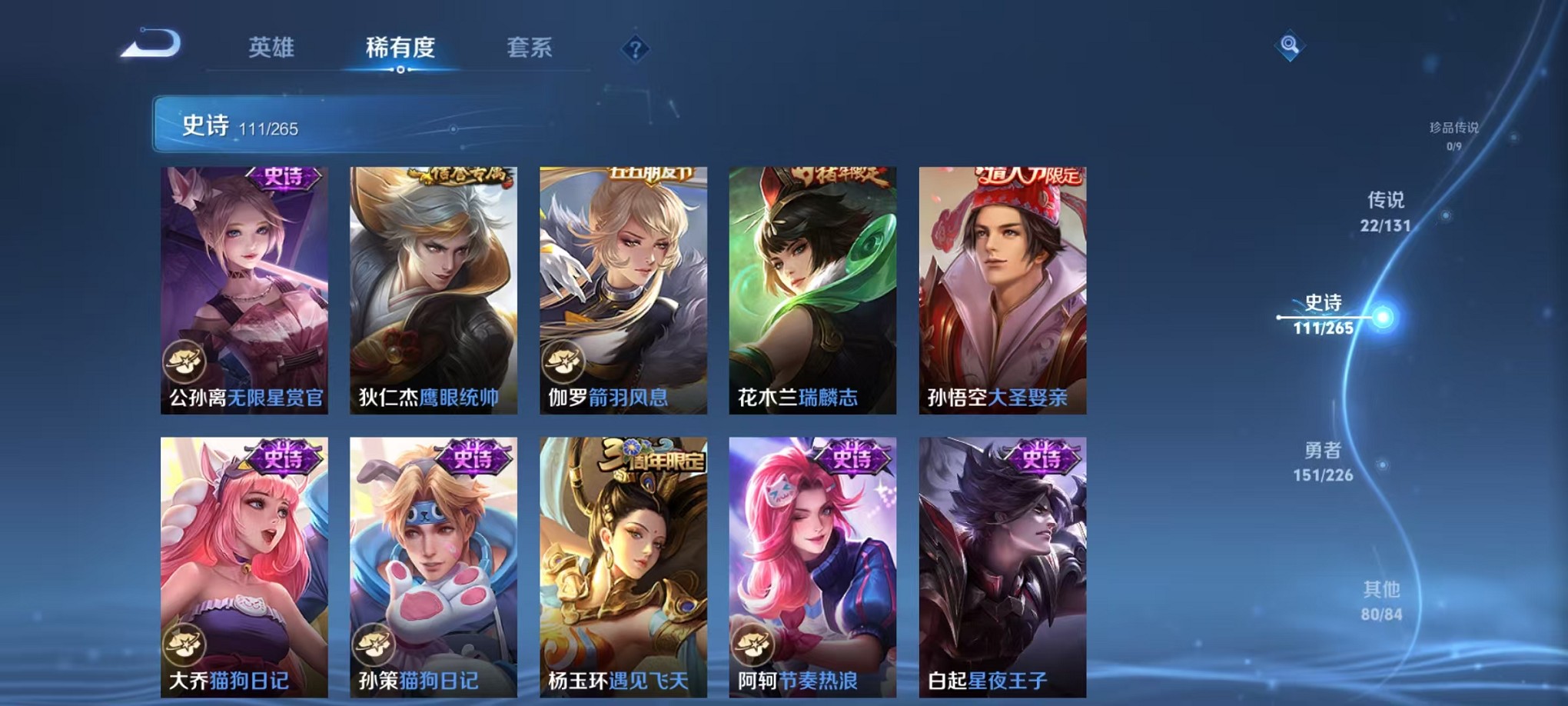Switch to the 英雄 tab

tap(271, 48)
